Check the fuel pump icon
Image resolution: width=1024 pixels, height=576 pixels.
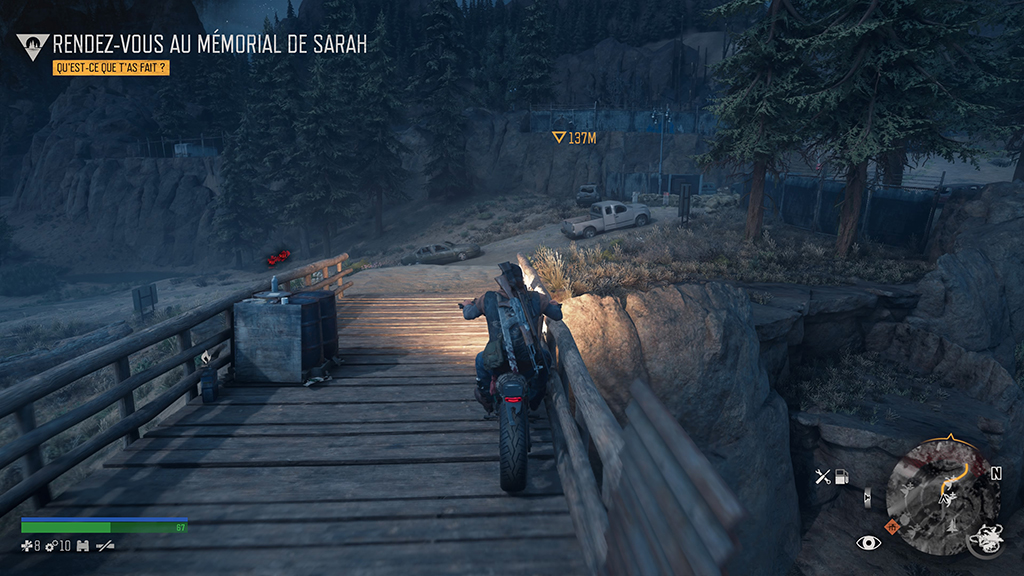tap(843, 476)
